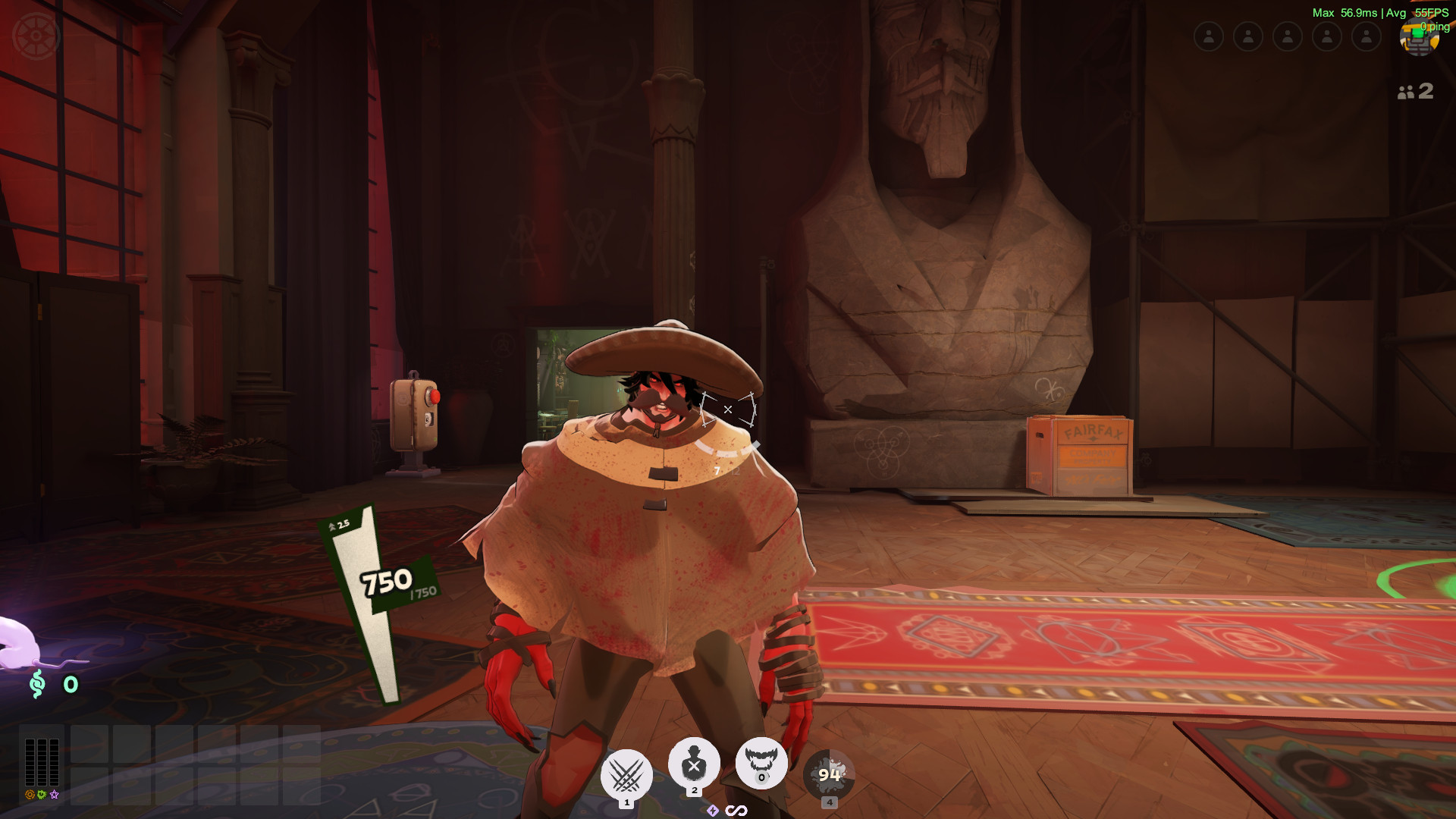Screen dimensions: 1456x819
Task: Expand the first empty teammate slot
Action: pos(1209,36)
